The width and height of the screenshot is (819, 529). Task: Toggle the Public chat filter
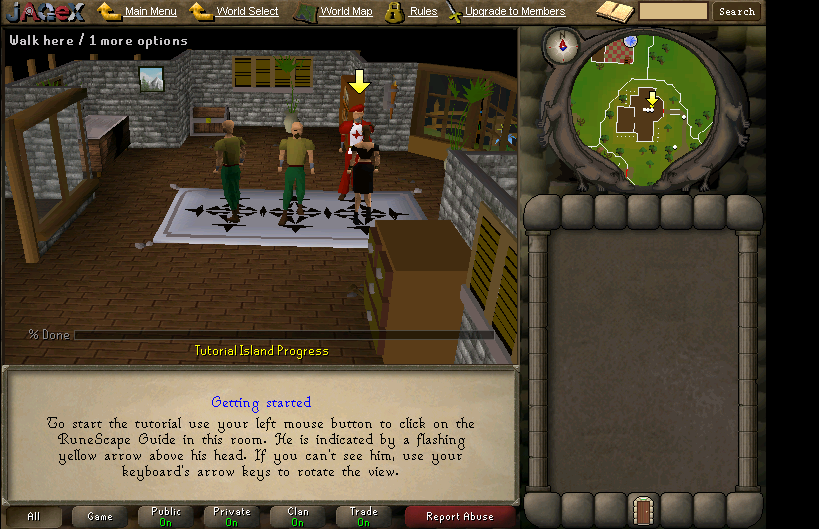[166, 517]
